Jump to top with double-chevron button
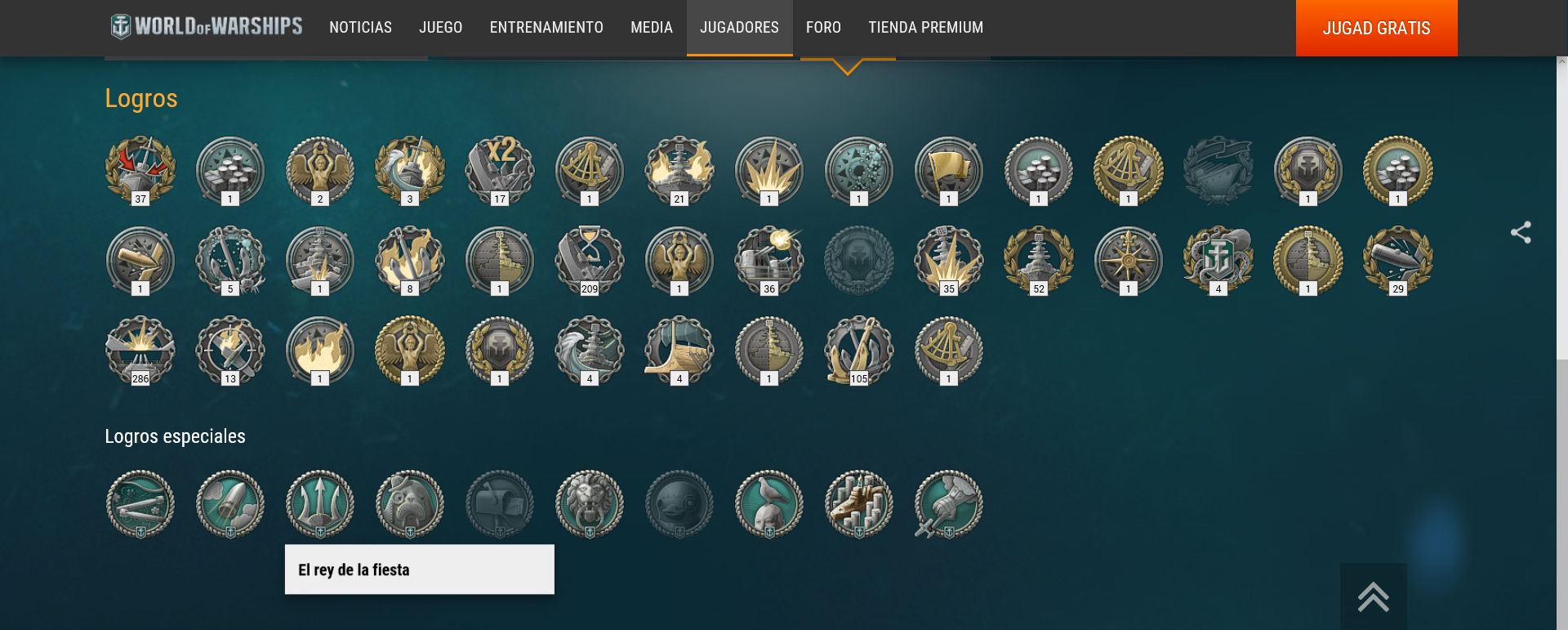 coord(1373,596)
